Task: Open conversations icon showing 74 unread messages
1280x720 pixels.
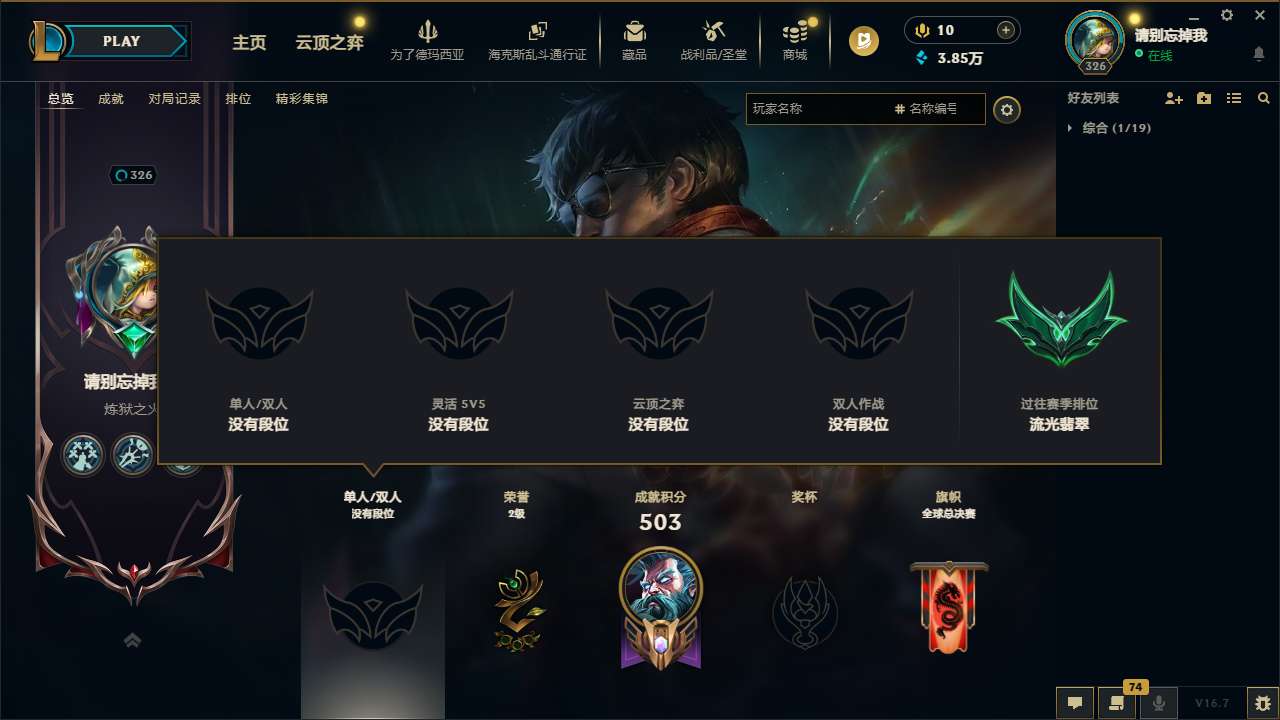Action: [1117, 702]
